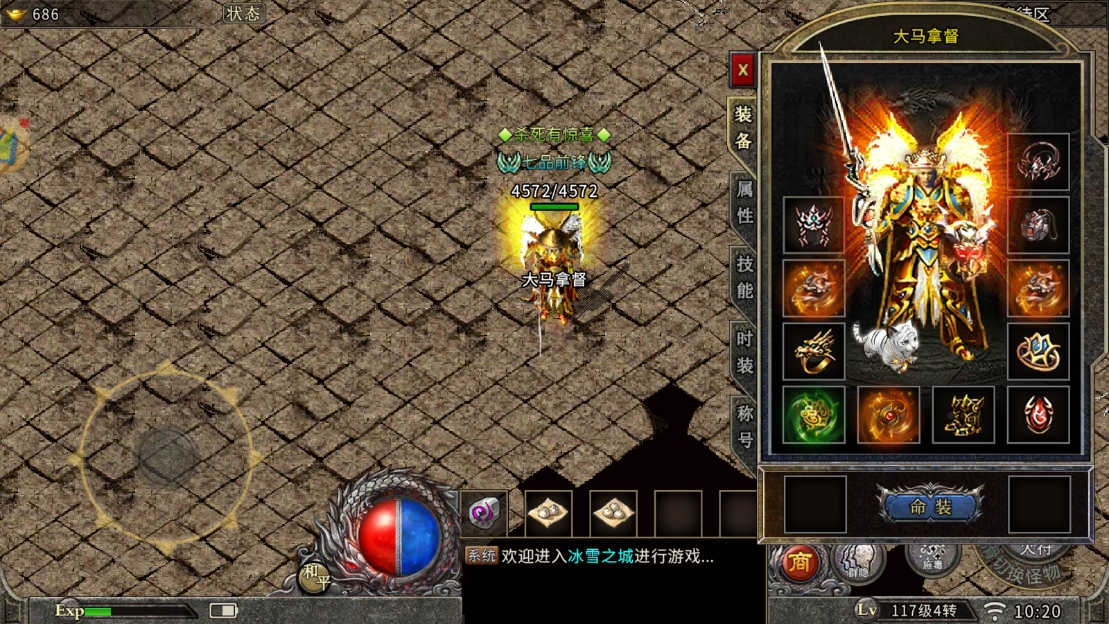Switch to the 属性 attributes tab
Image resolution: width=1109 pixels, height=624 pixels.
(x=744, y=201)
